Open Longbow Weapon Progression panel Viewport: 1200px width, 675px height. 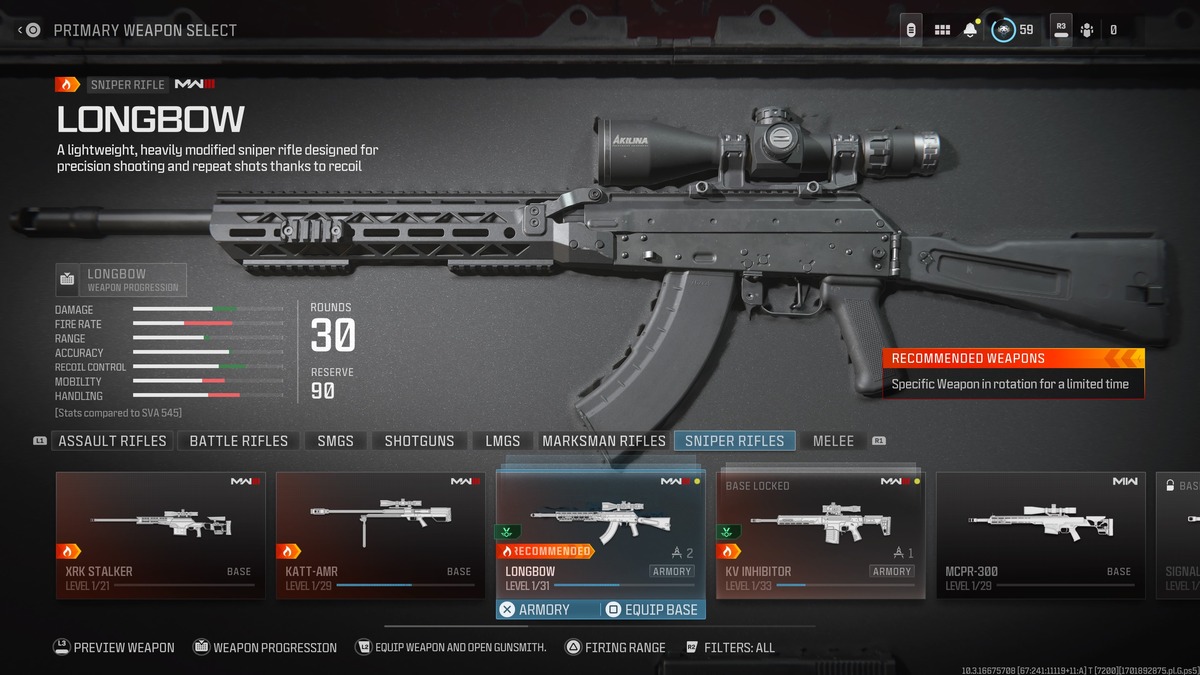click(121, 280)
